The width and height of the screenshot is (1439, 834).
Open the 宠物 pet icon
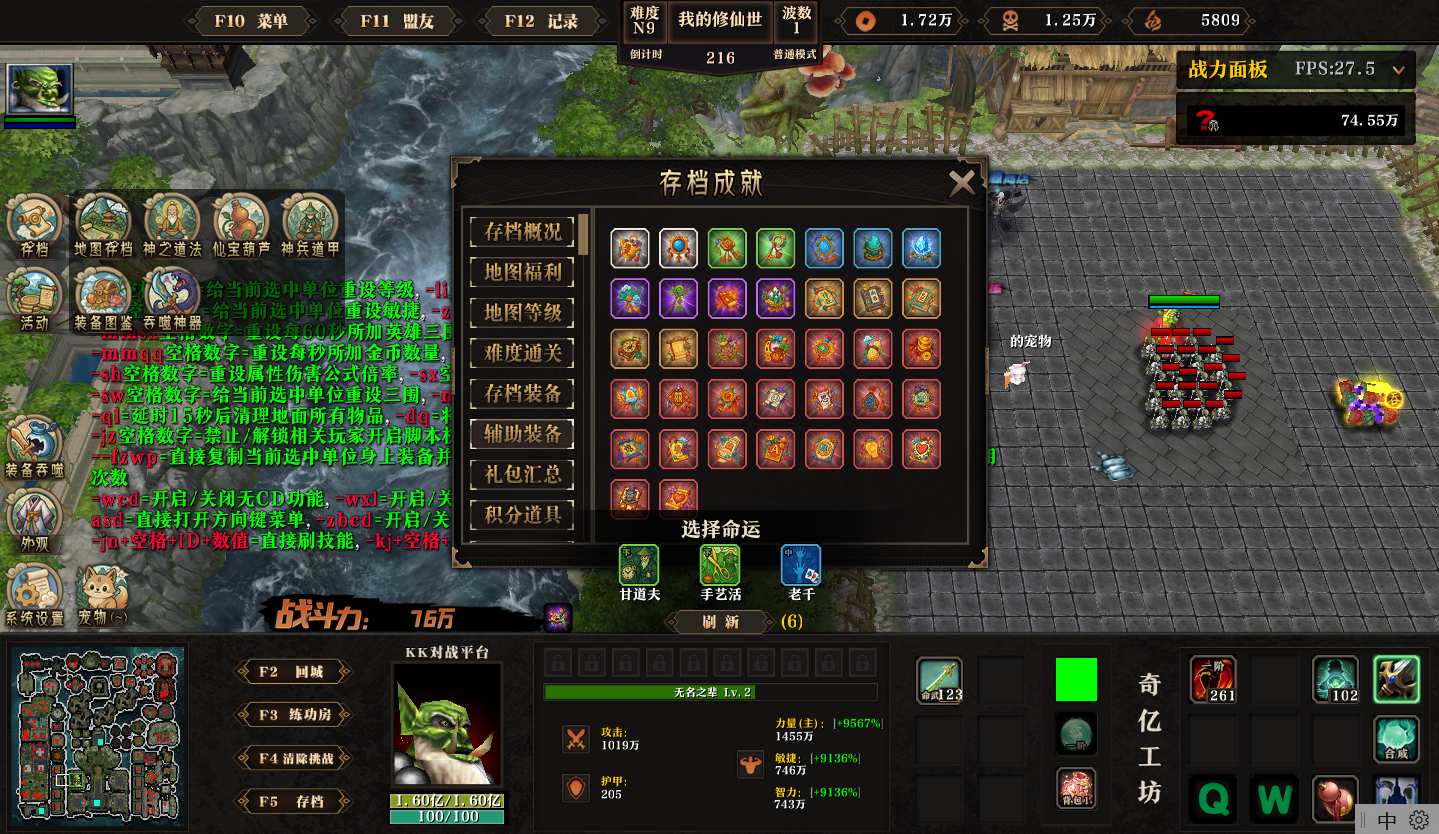pos(103,596)
